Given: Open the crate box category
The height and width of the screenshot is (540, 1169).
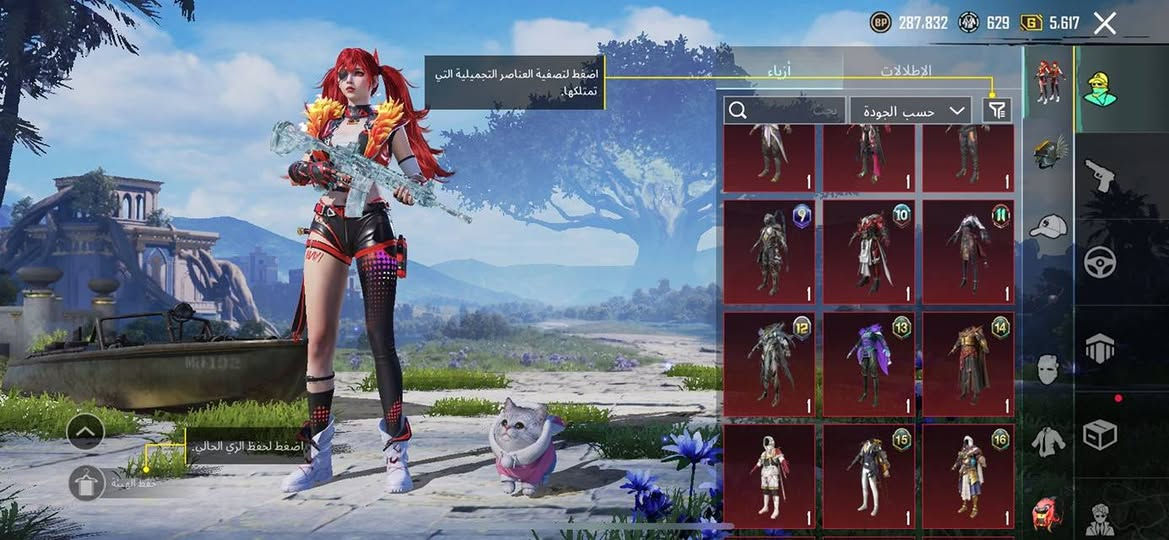Looking at the screenshot, I should tap(1100, 434).
